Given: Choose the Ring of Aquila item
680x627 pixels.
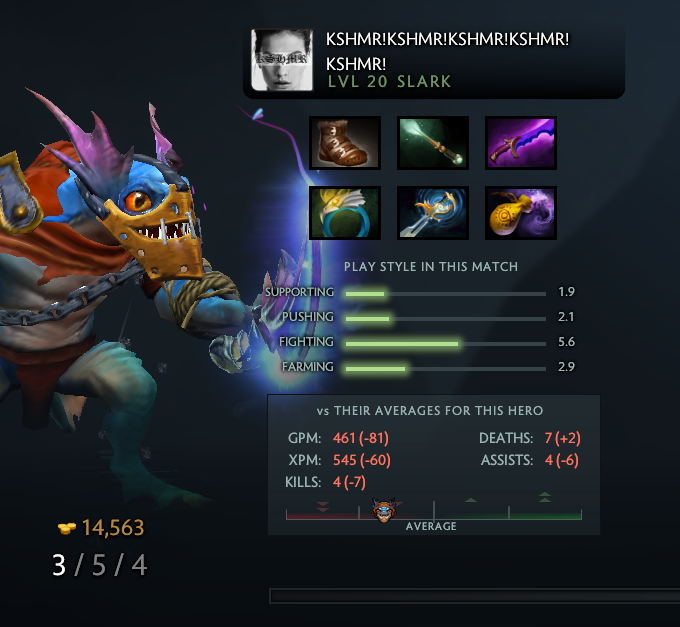Looking at the screenshot, I should [345, 212].
